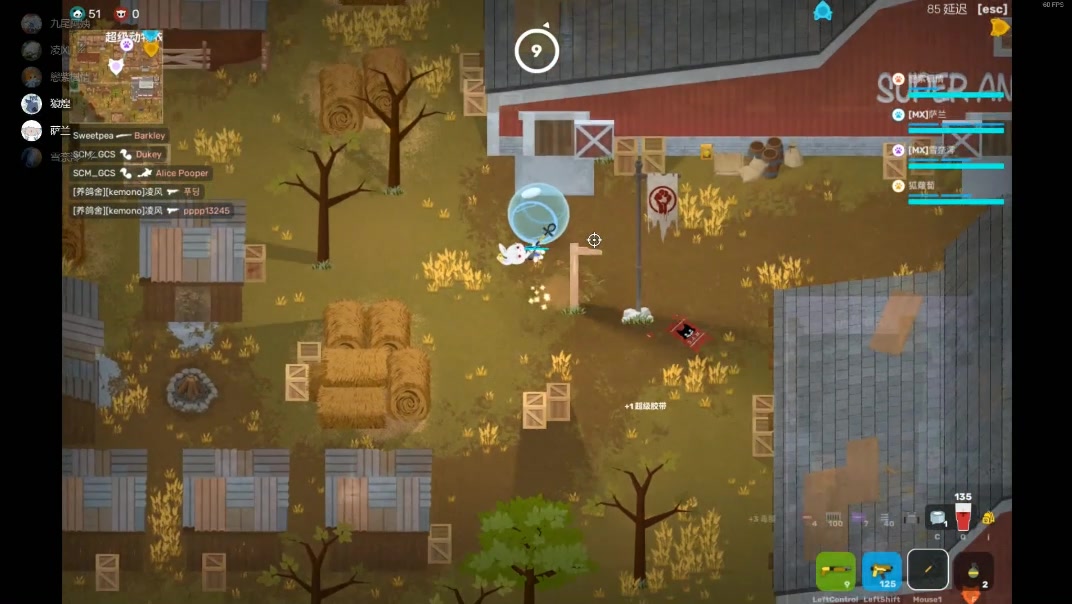Click the Sweetpea–Barkley kill feed entry
The height and width of the screenshot is (604, 1072).
pyautogui.click(x=119, y=135)
